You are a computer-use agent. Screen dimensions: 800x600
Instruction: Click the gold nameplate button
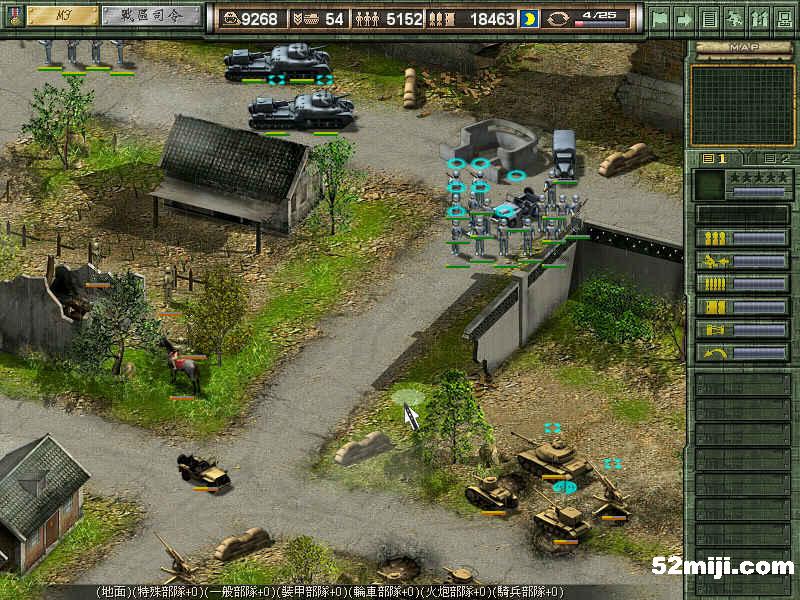coord(62,15)
